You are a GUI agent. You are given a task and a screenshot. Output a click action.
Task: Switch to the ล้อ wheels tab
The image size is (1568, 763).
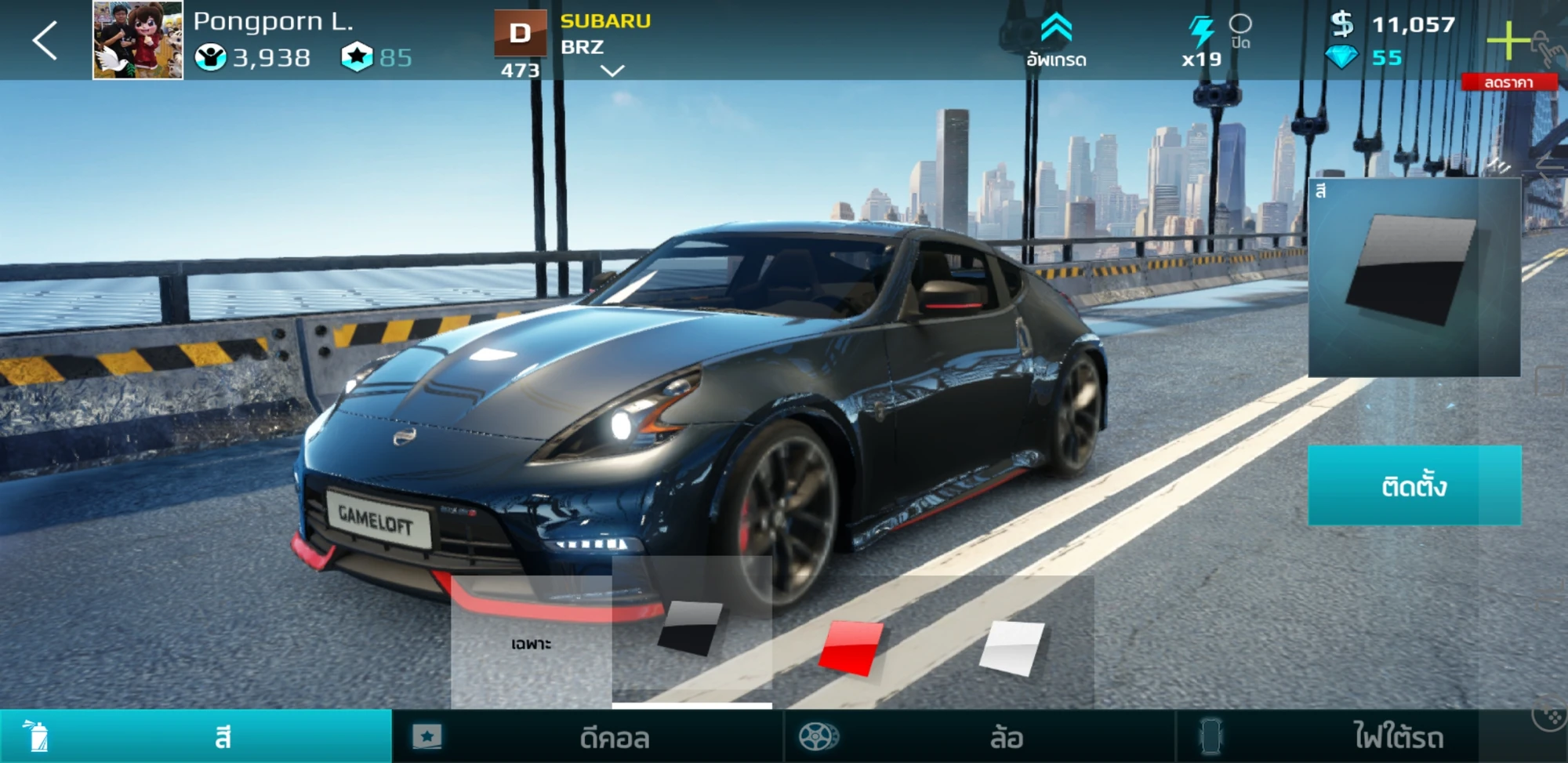click(x=980, y=737)
